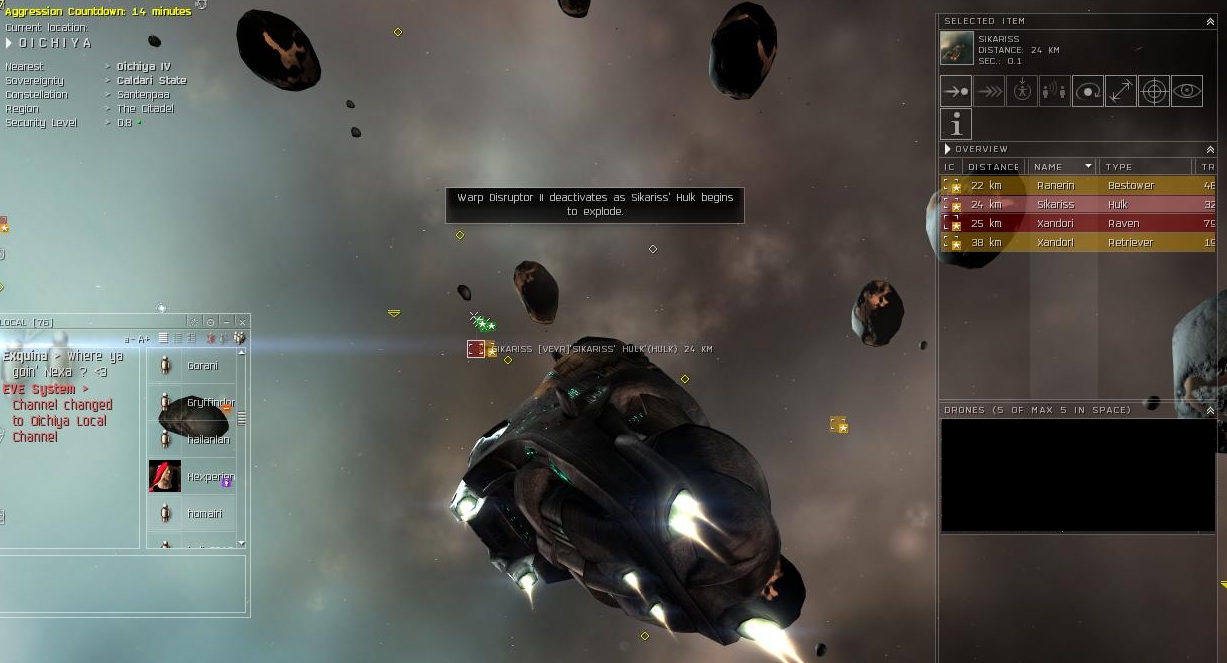Close the Local chat window
This screenshot has width=1227, height=663.
click(x=242, y=322)
